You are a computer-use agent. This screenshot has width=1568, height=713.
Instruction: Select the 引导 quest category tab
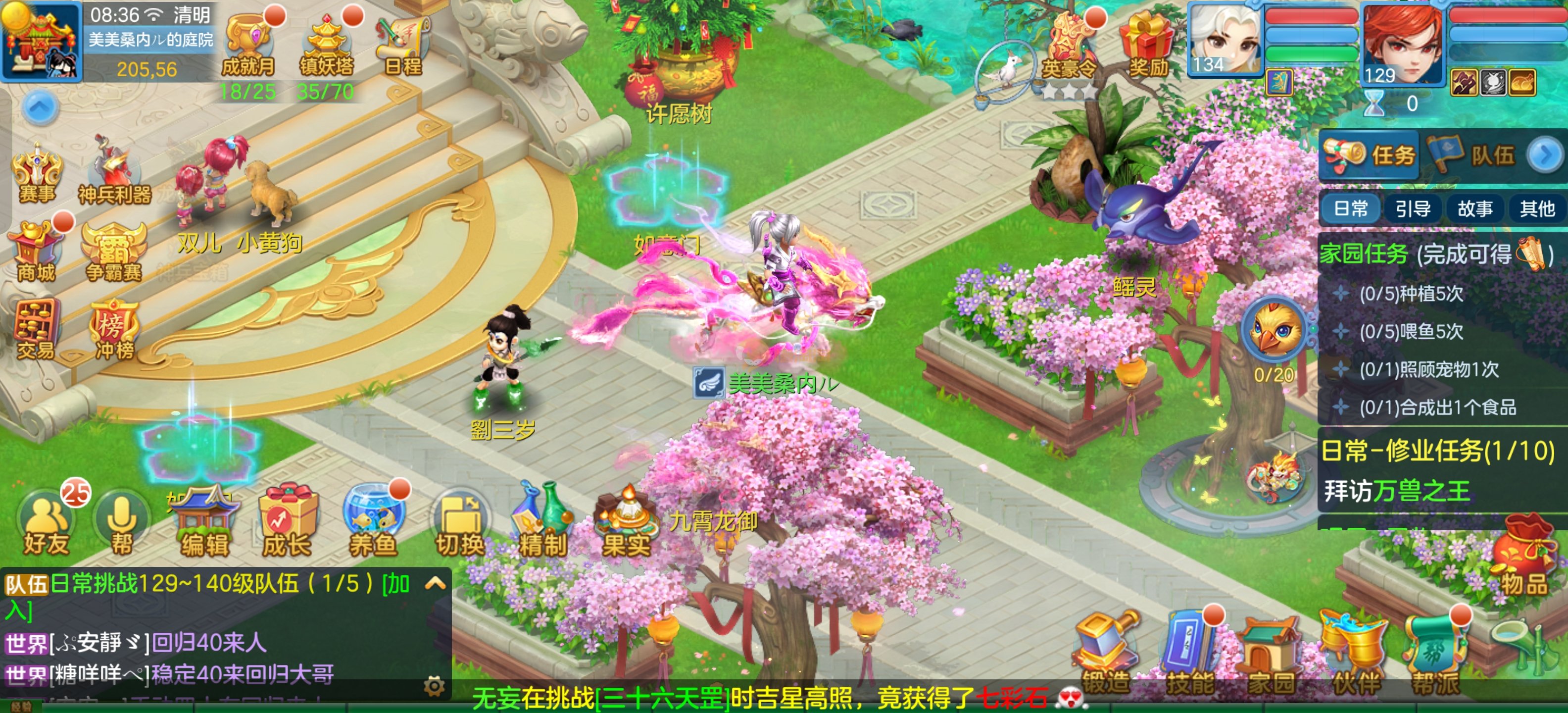pyautogui.click(x=1412, y=209)
